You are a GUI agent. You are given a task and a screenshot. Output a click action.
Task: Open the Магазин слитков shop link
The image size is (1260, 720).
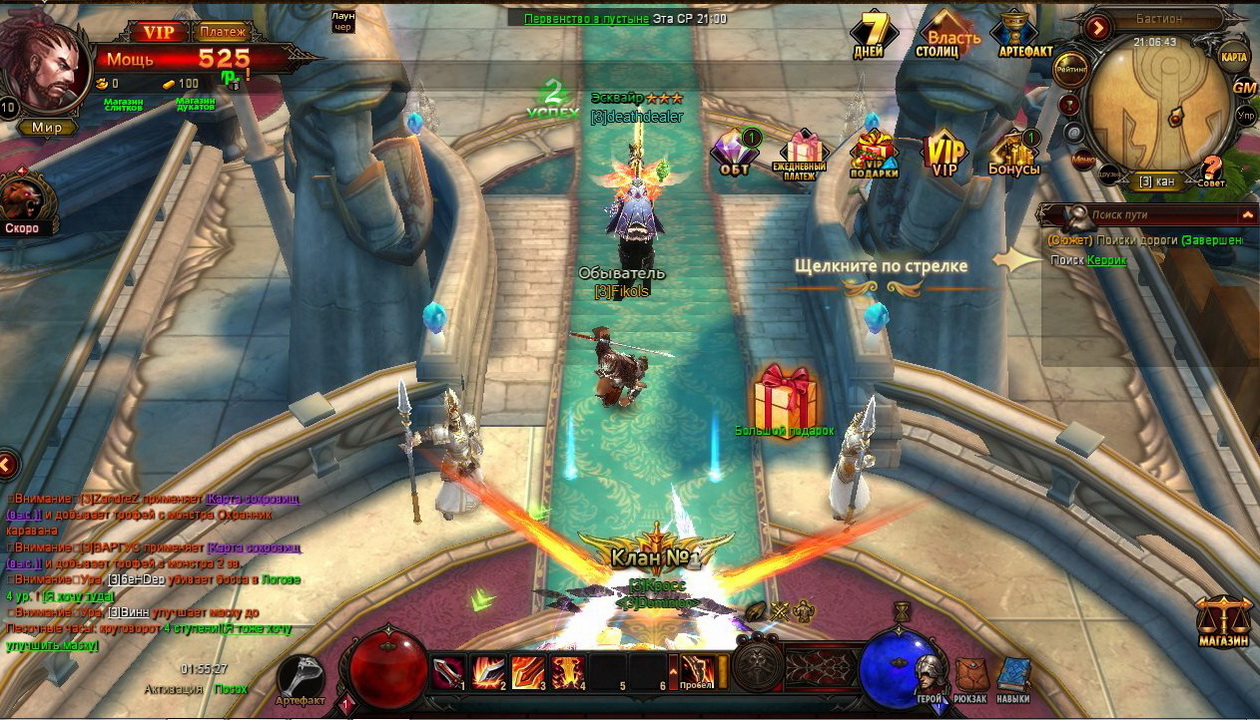(123, 103)
